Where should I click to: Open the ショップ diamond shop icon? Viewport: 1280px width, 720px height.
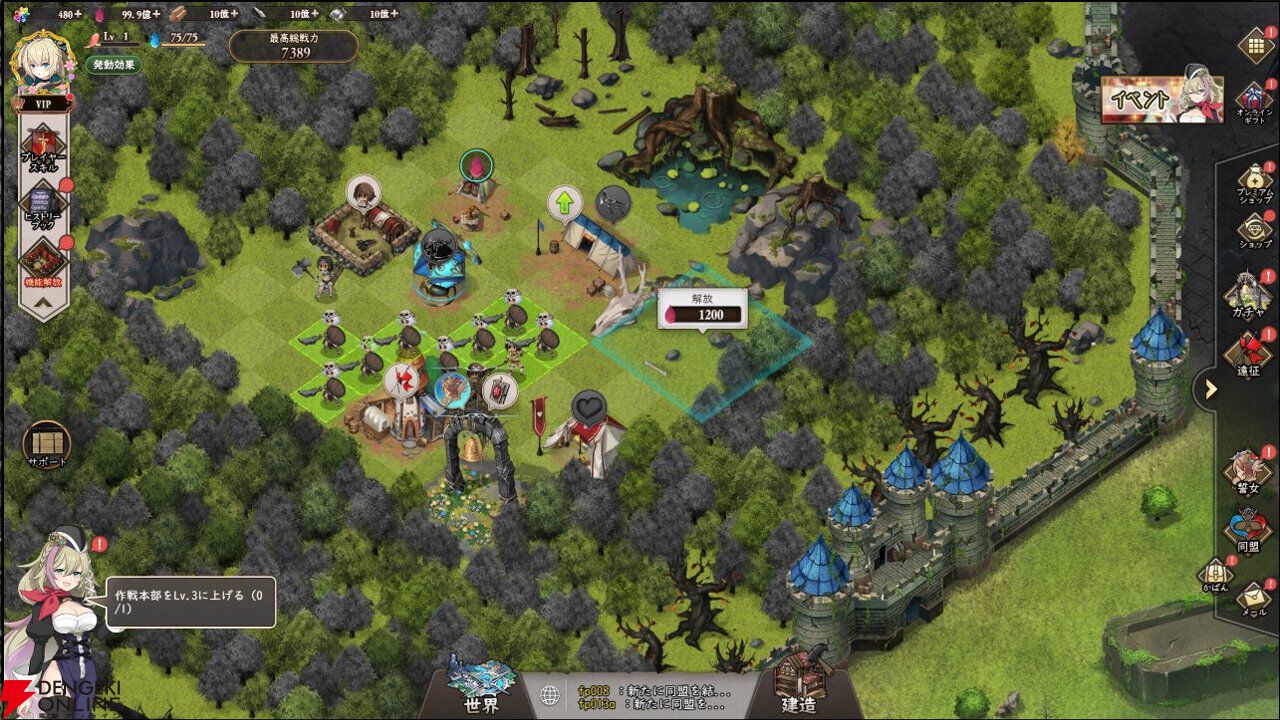coord(1255,232)
